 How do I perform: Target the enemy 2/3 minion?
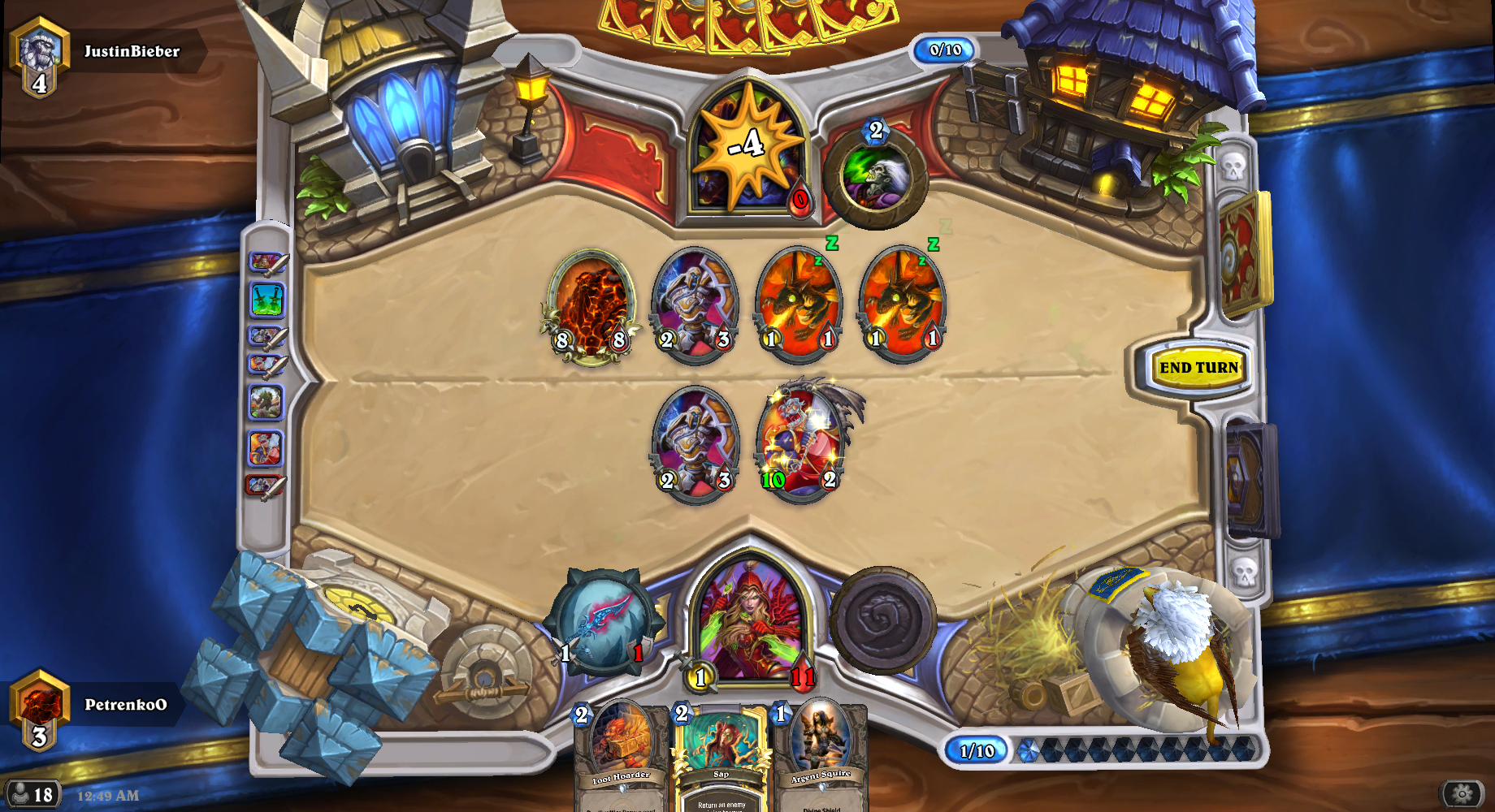pyautogui.click(x=695, y=302)
